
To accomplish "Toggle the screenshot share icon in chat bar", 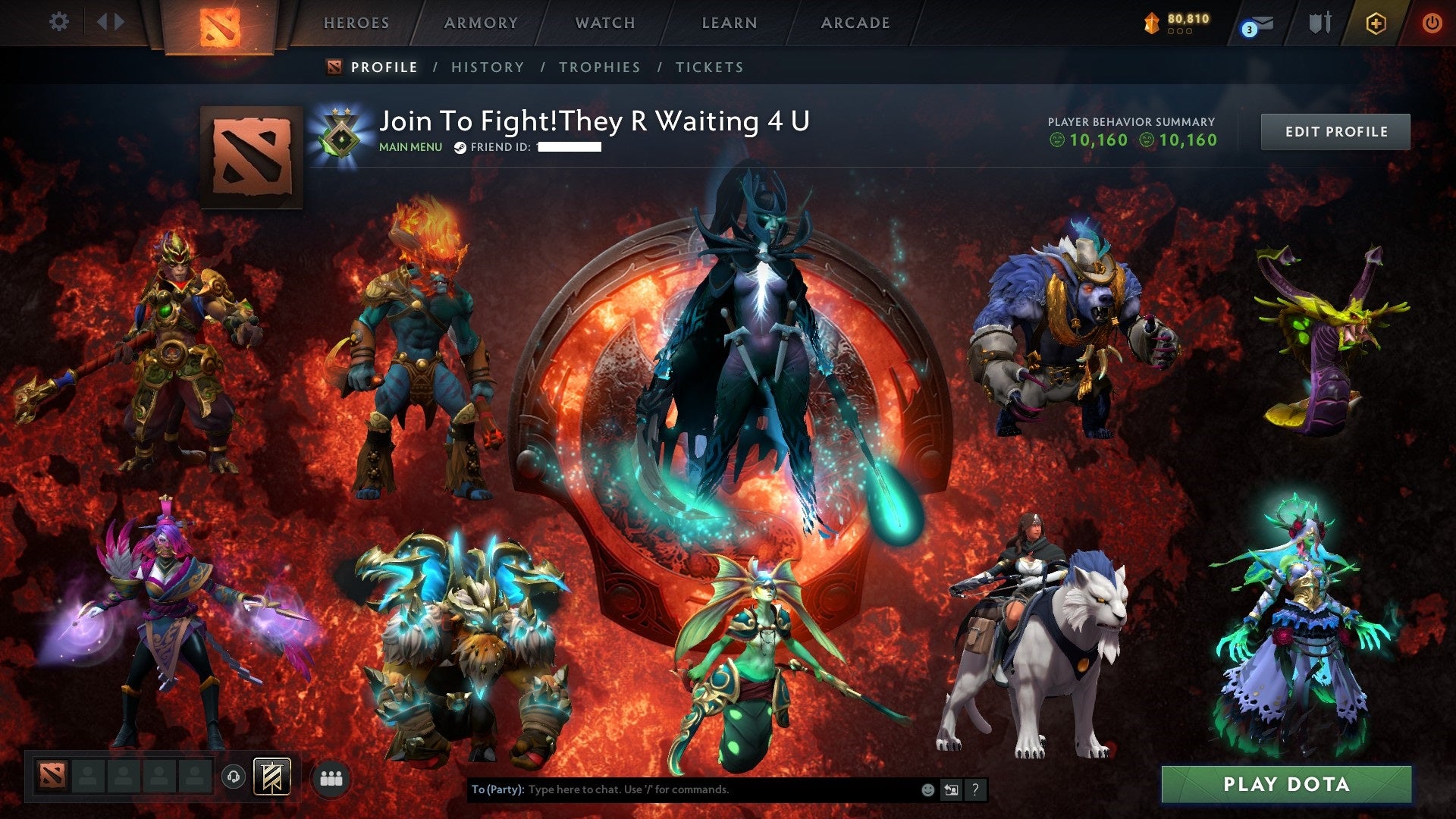I will (951, 789).
